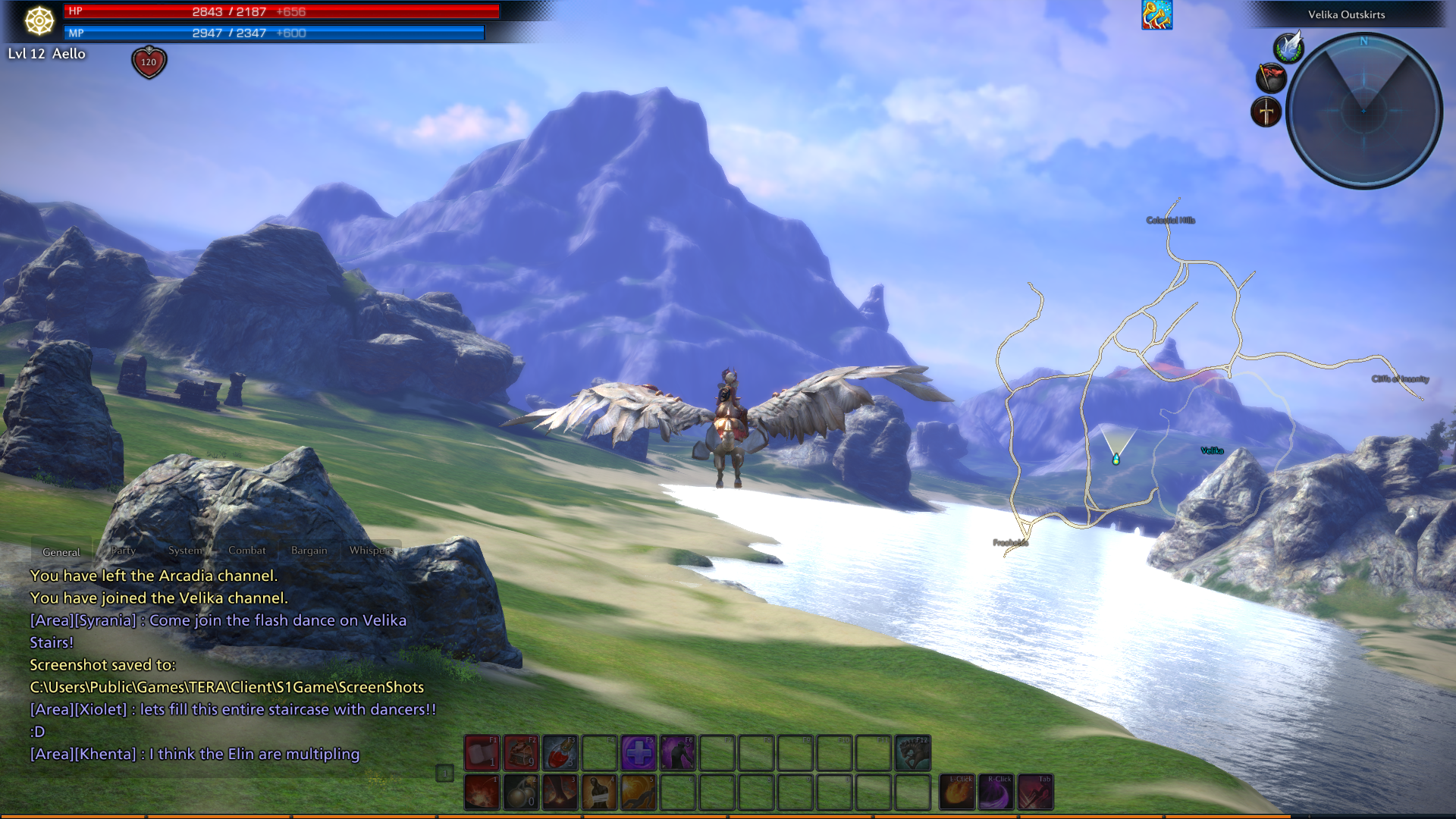Use the treasure chest item in F2

coord(521,753)
